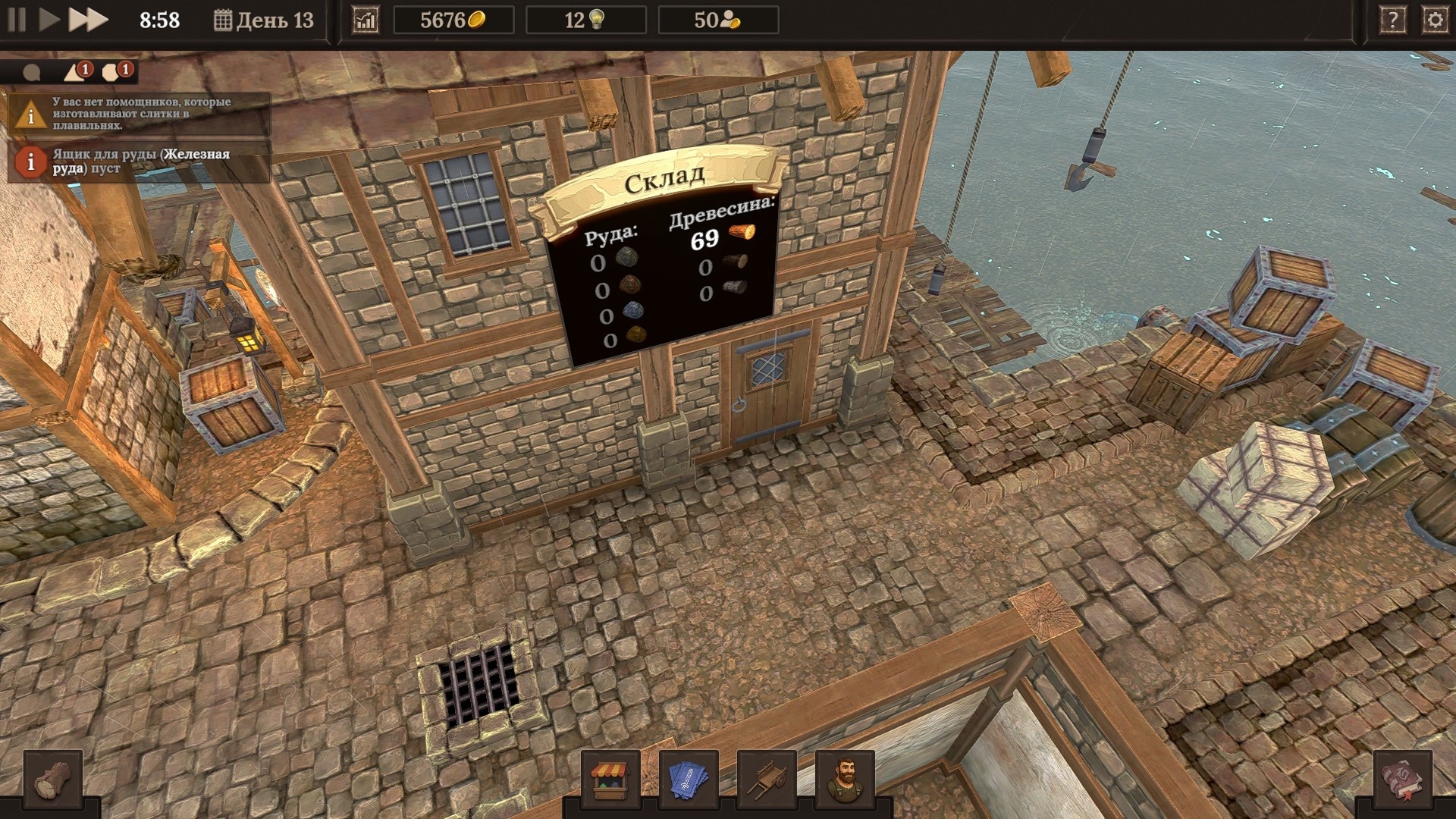1456x819 pixels.
Task: Select the octagon alert notification filter
Action: 114,73
